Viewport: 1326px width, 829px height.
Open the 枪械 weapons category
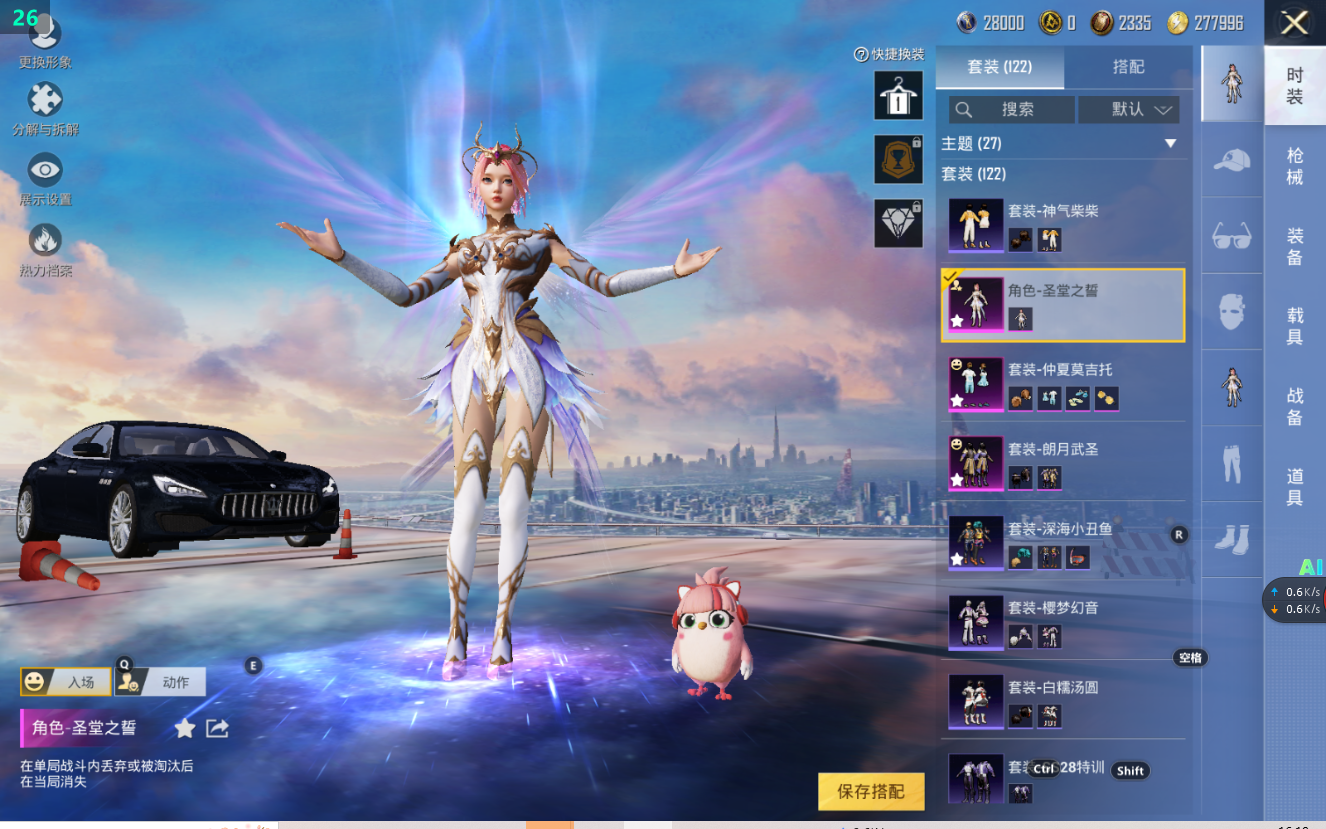[x=1294, y=166]
